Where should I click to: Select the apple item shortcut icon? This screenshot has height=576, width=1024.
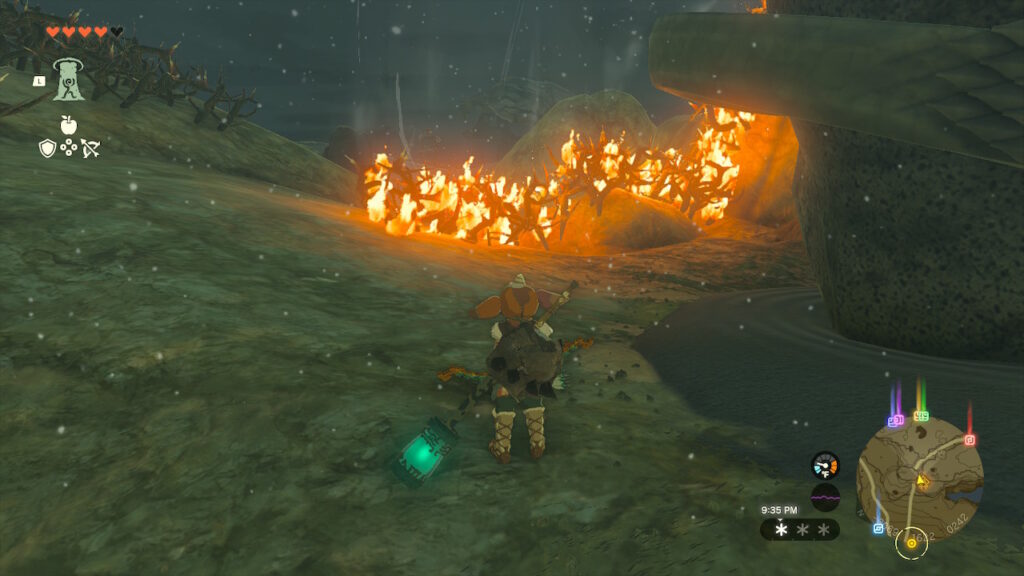click(68, 125)
